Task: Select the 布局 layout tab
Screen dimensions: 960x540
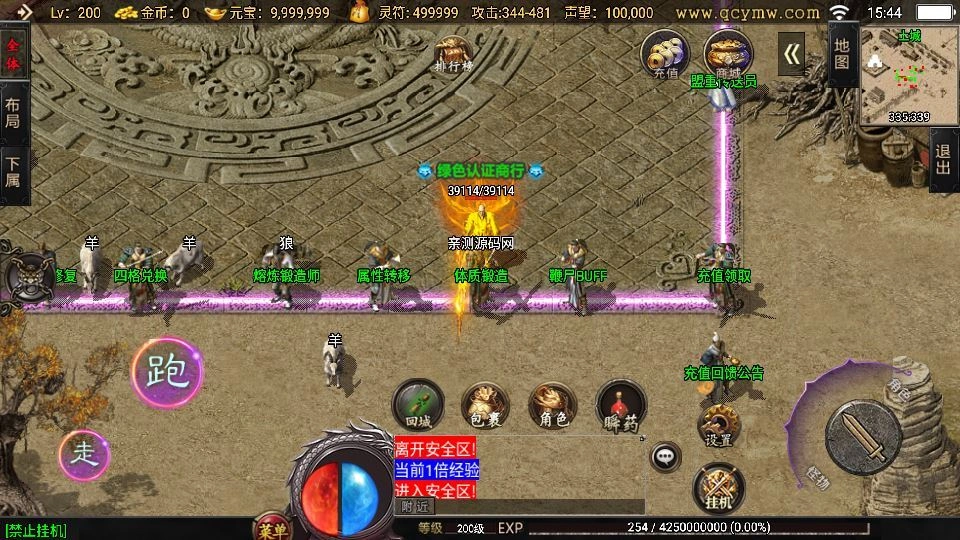Action: tap(13, 112)
